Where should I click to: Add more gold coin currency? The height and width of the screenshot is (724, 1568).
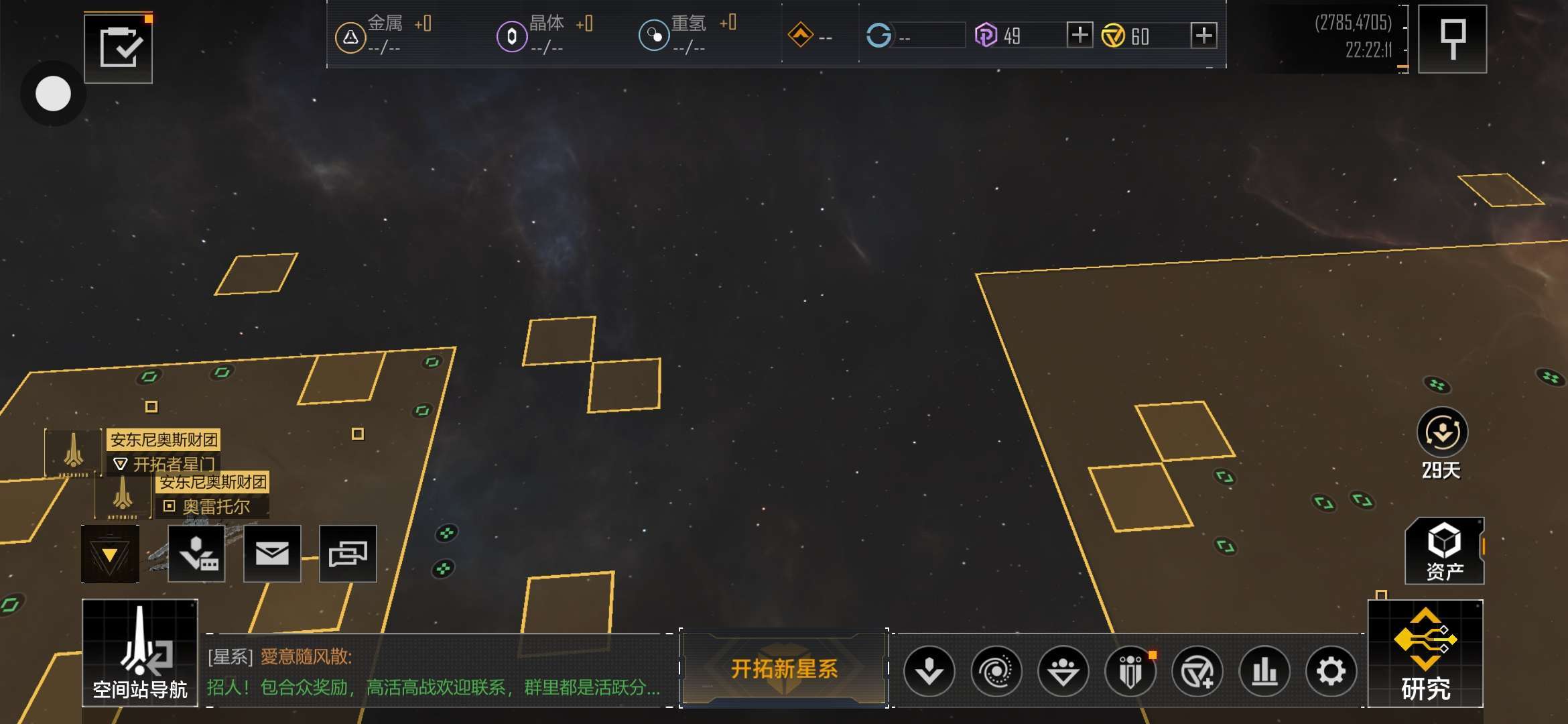tap(1203, 35)
